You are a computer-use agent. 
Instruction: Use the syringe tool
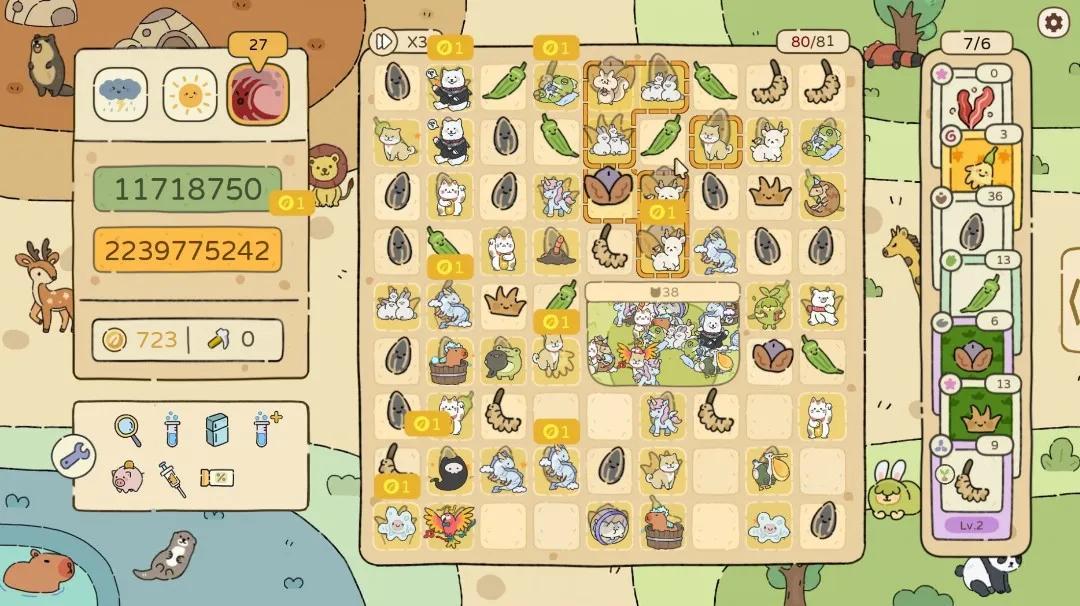[x=172, y=478]
